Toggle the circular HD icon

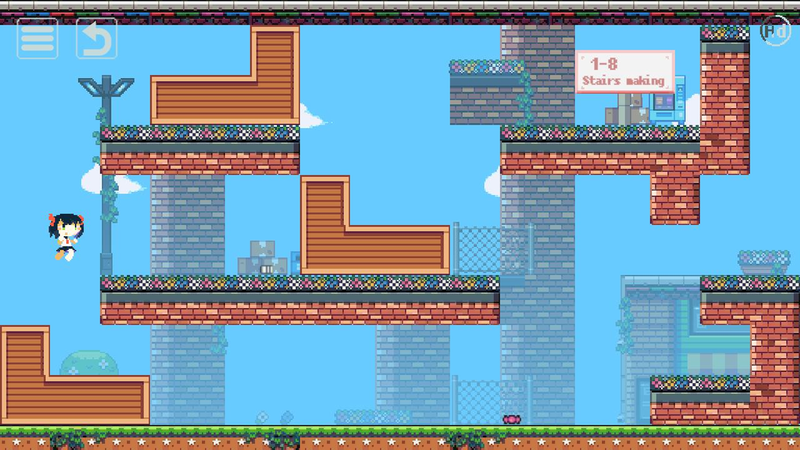coord(775,30)
